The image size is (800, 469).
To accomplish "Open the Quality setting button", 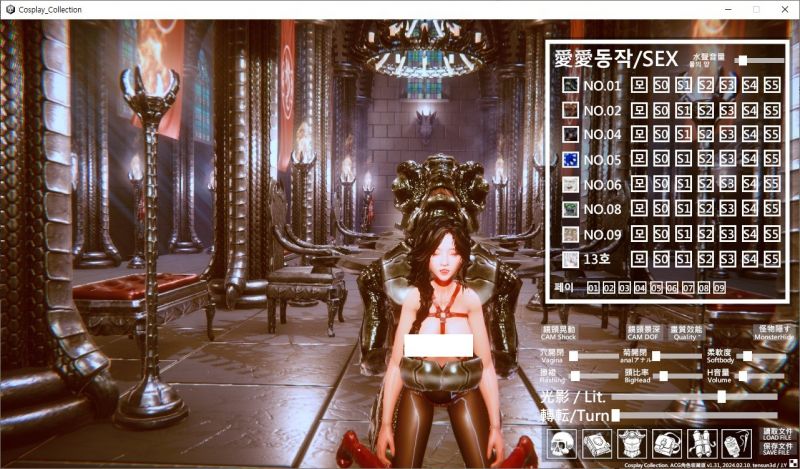I will pos(685,332).
